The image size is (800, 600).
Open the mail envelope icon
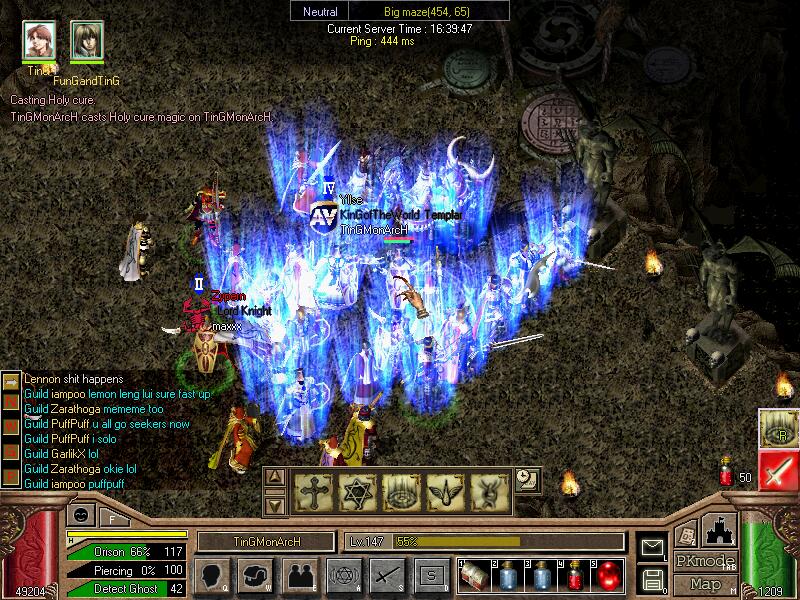(x=652, y=547)
